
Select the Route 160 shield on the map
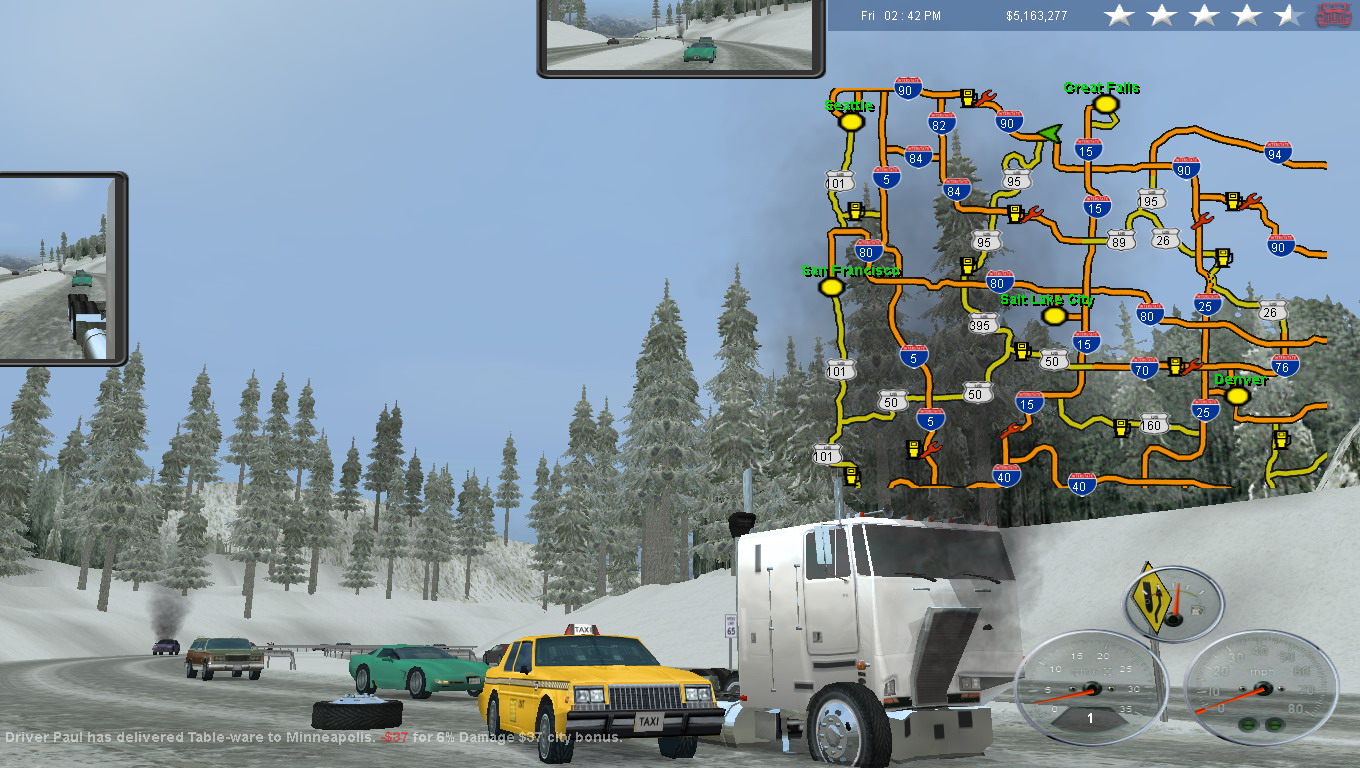click(x=1153, y=425)
